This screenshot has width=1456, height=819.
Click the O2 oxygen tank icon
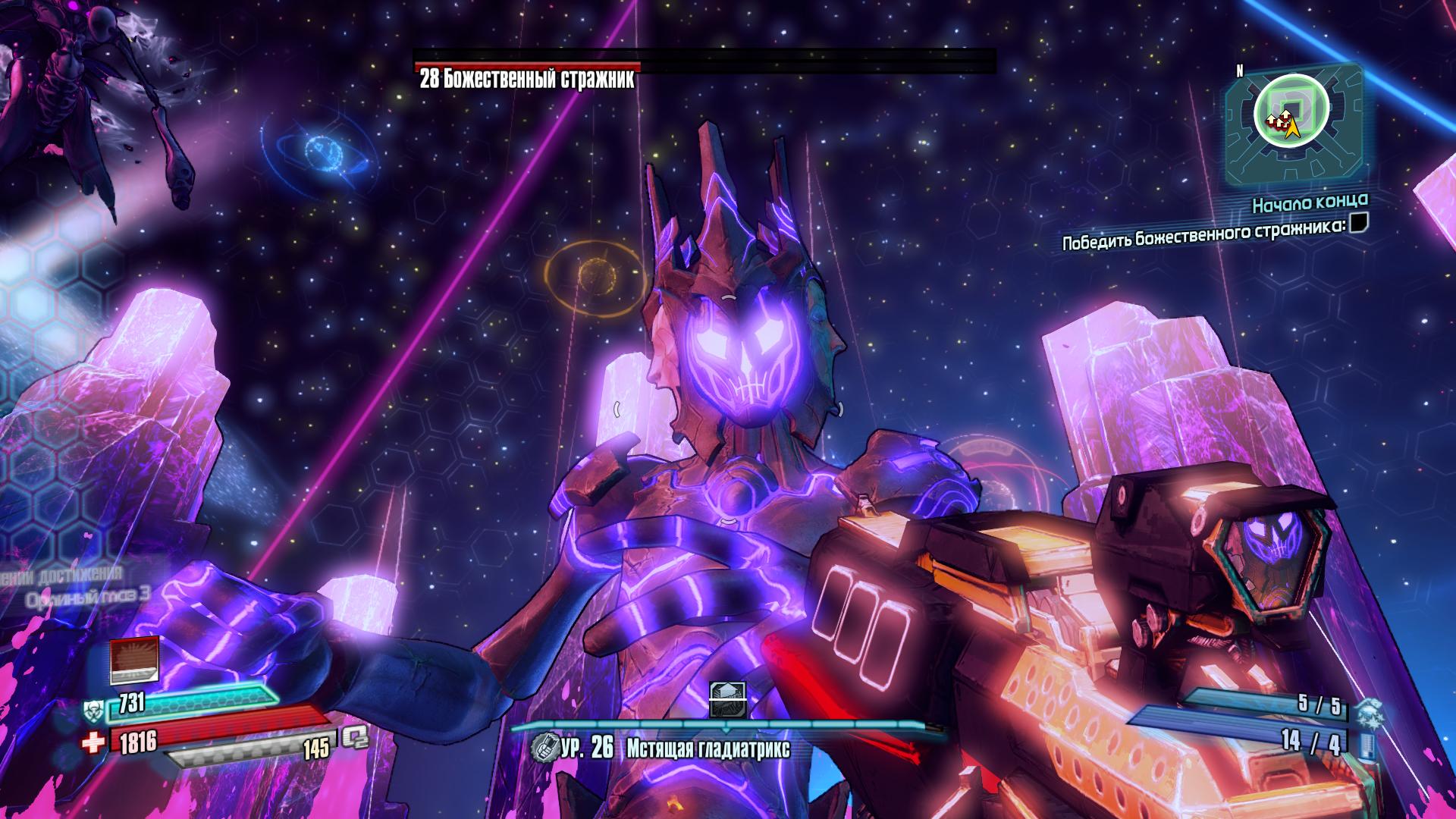pos(354,738)
